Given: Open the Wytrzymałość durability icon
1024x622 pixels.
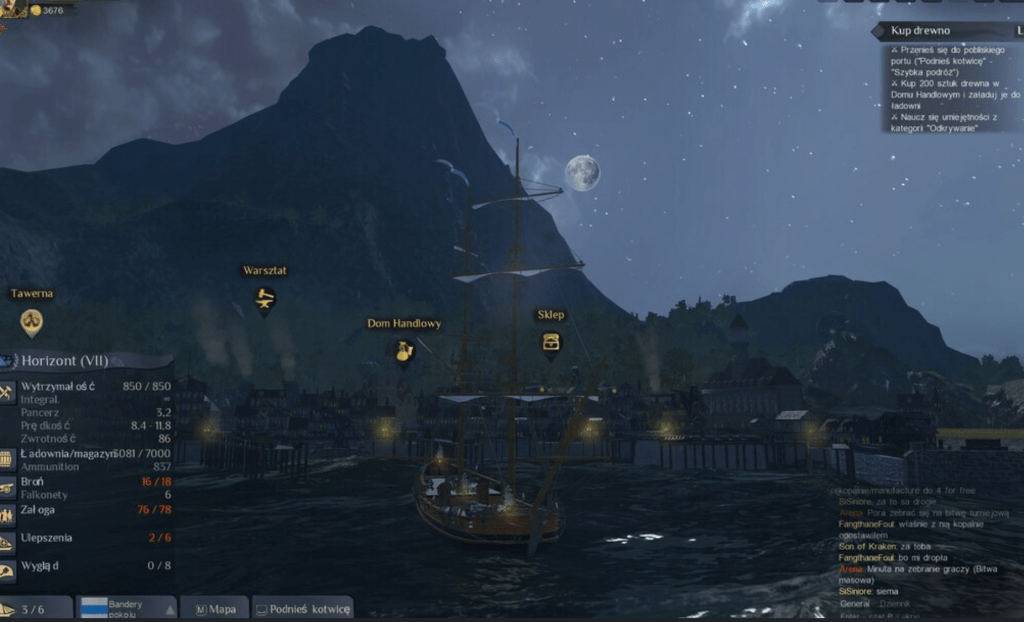Looking at the screenshot, I should [7, 391].
